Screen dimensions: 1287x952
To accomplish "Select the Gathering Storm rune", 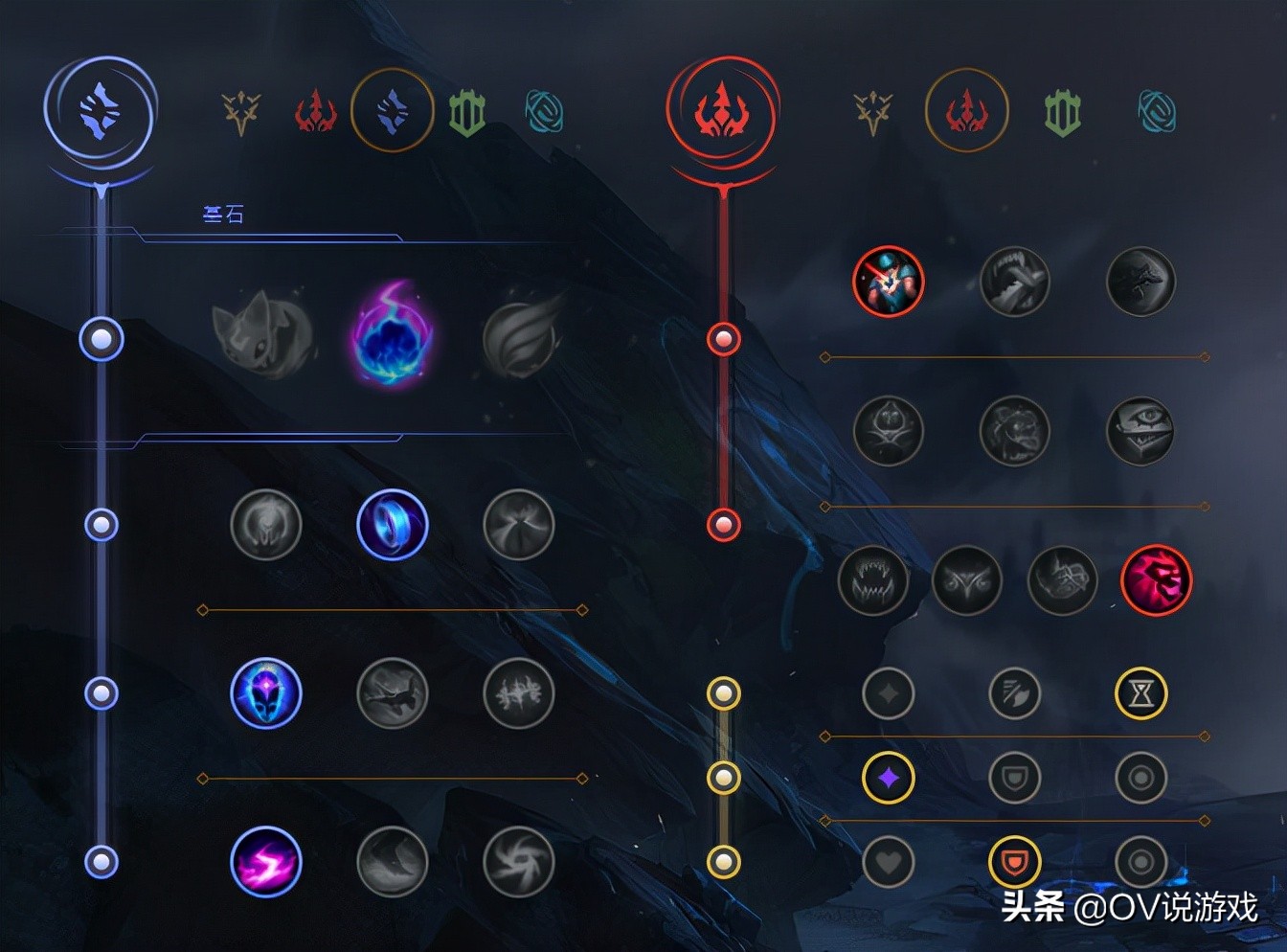I will click(517, 862).
